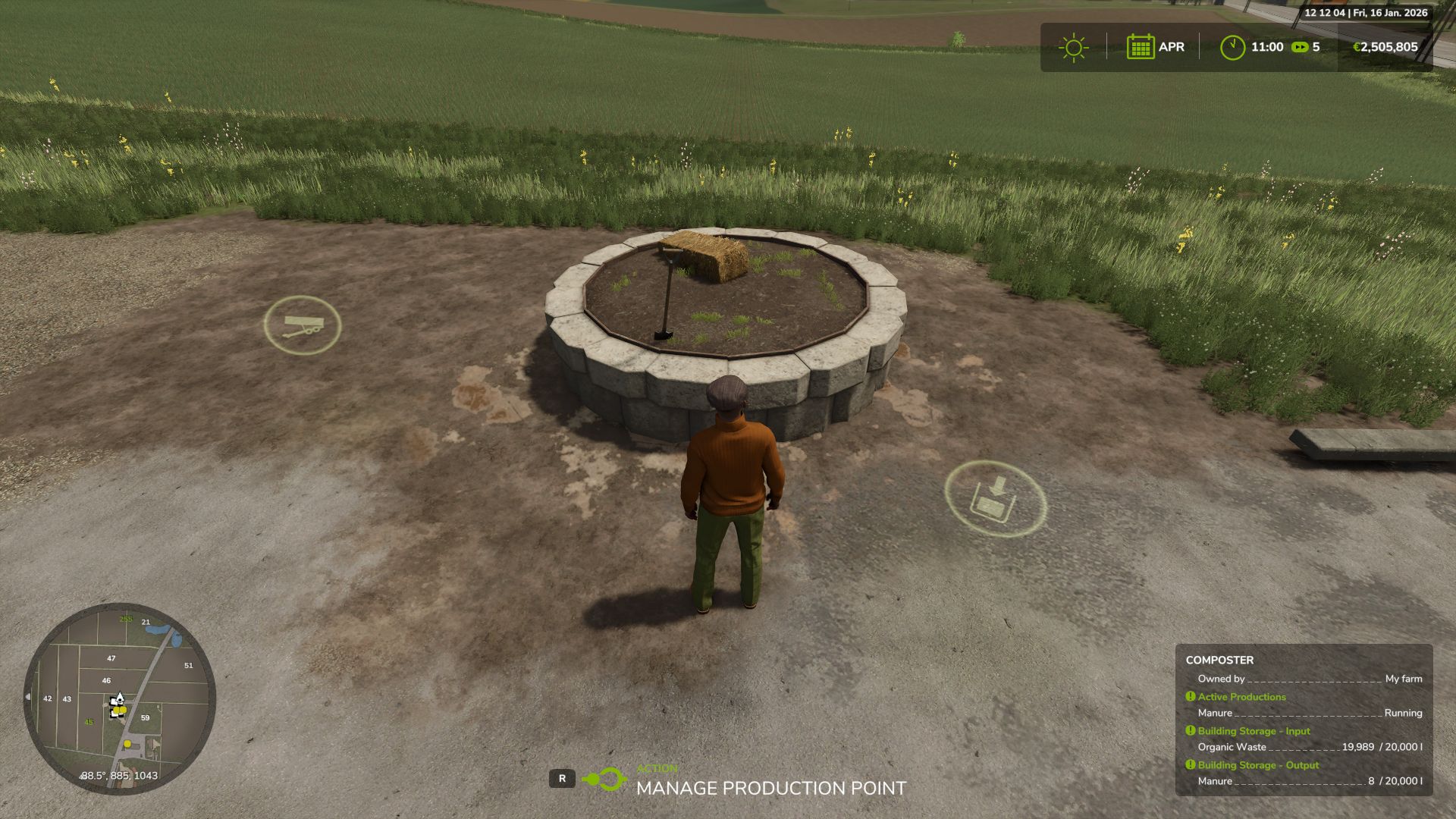Open the APR calendar icon
Image resolution: width=1456 pixels, height=819 pixels.
[1141, 47]
